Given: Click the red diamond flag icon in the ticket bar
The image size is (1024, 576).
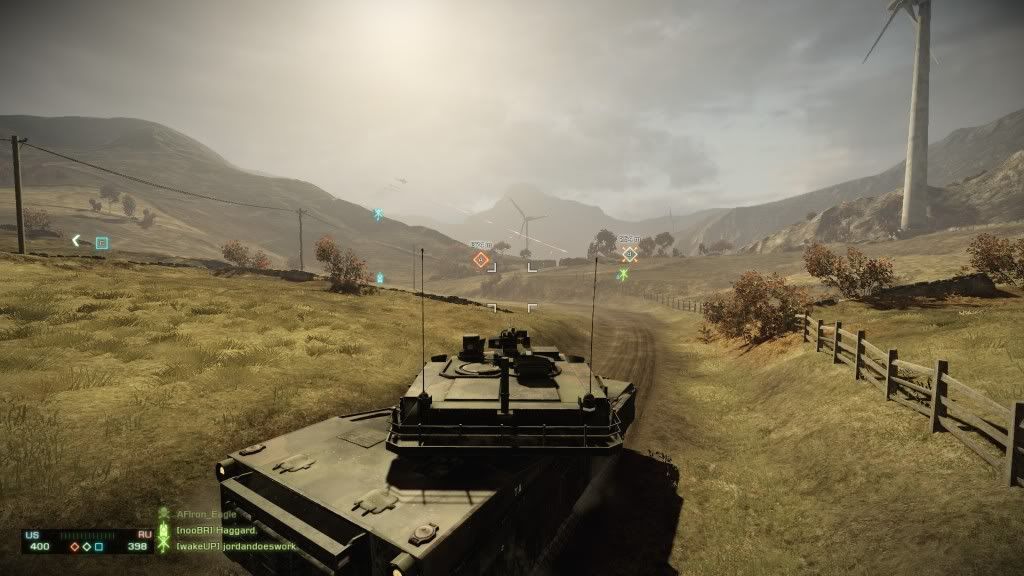Looking at the screenshot, I should click(x=74, y=547).
